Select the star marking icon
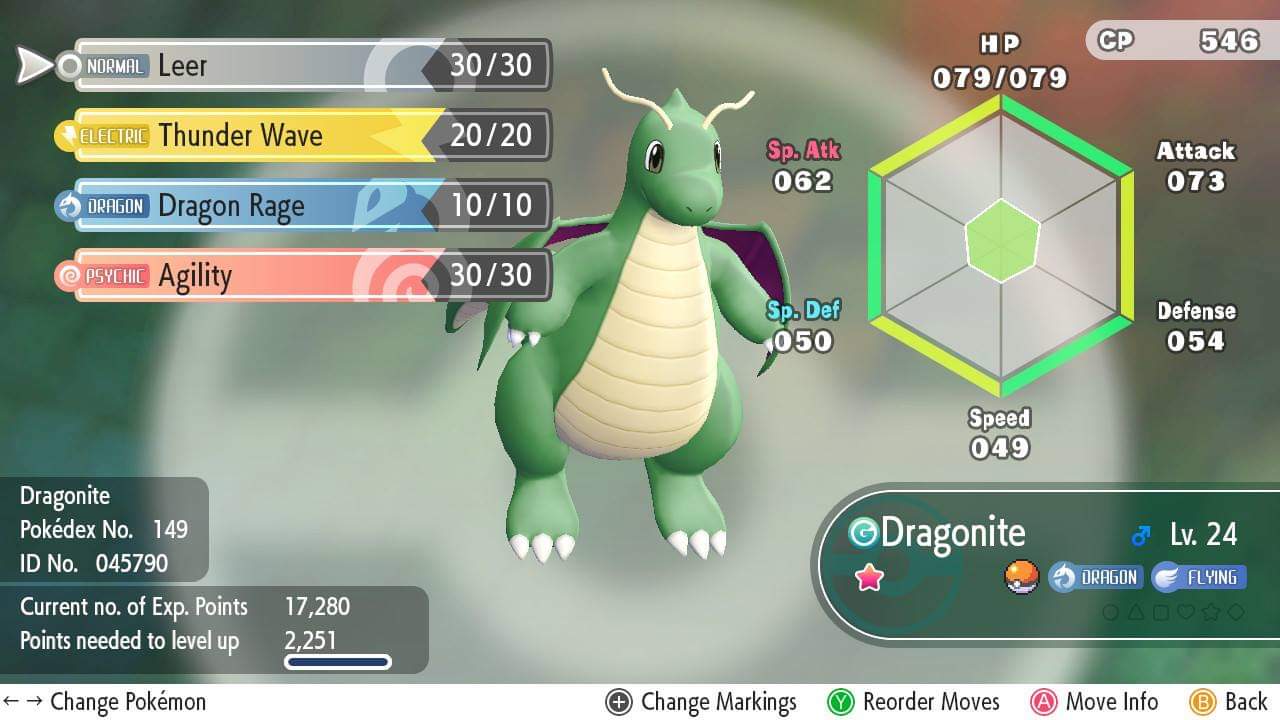 click(x=1211, y=611)
